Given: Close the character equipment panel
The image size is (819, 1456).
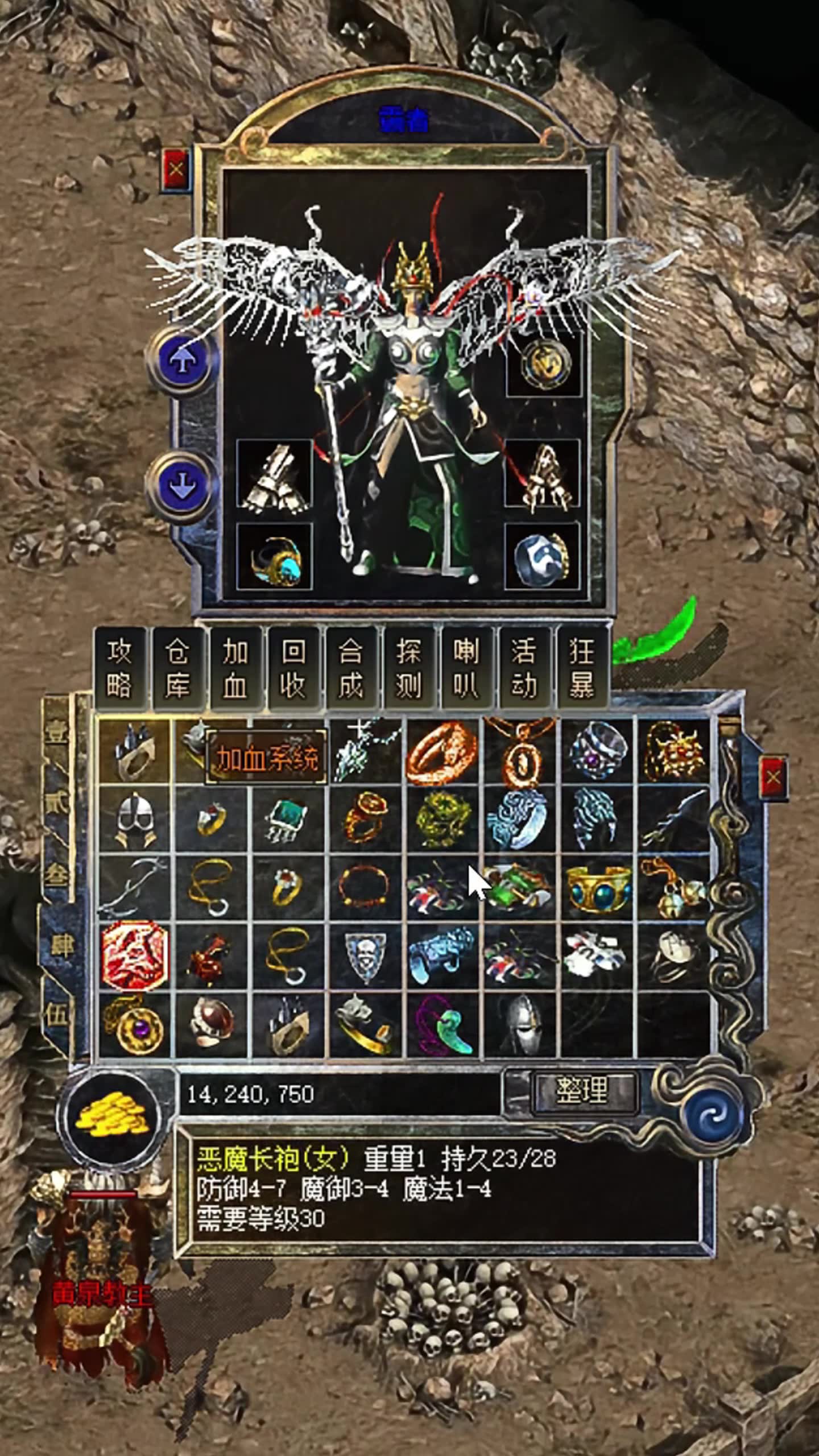Looking at the screenshot, I should click(x=177, y=169).
